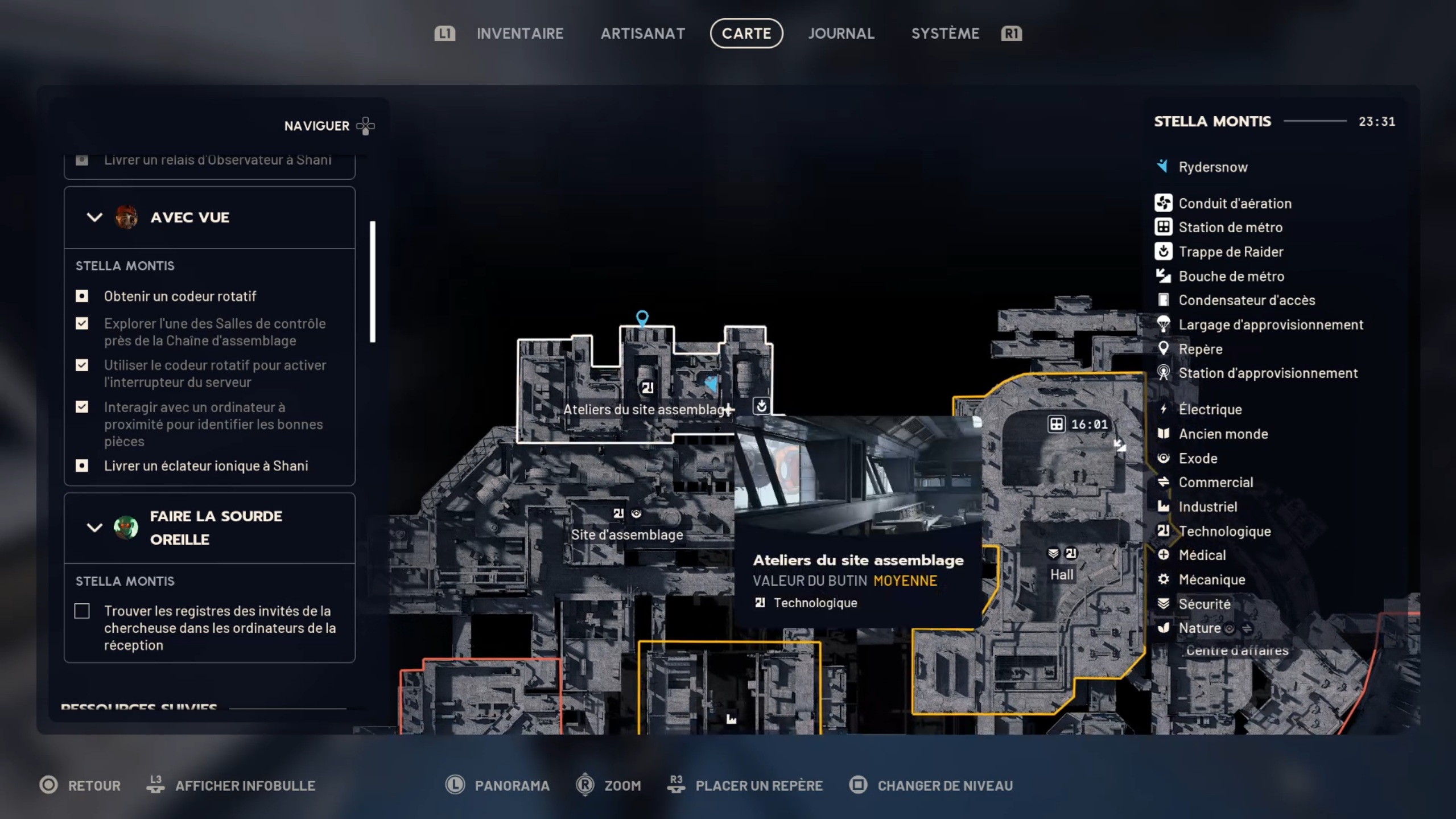This screenshot has height=819, width=1456.
Task: Open the Artisanat tab
Action: point(642,34)
